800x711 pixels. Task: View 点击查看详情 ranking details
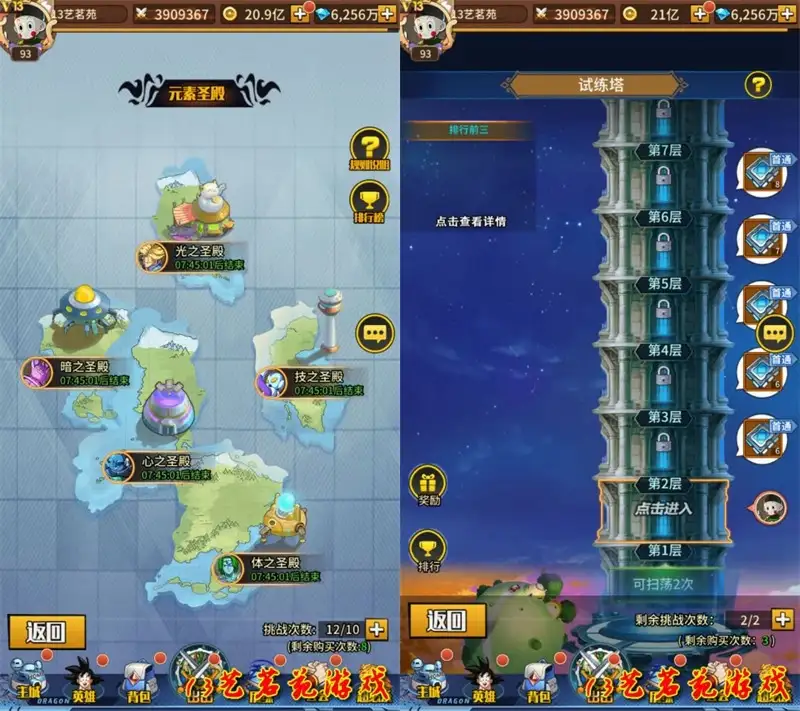(x=469, y=221)
